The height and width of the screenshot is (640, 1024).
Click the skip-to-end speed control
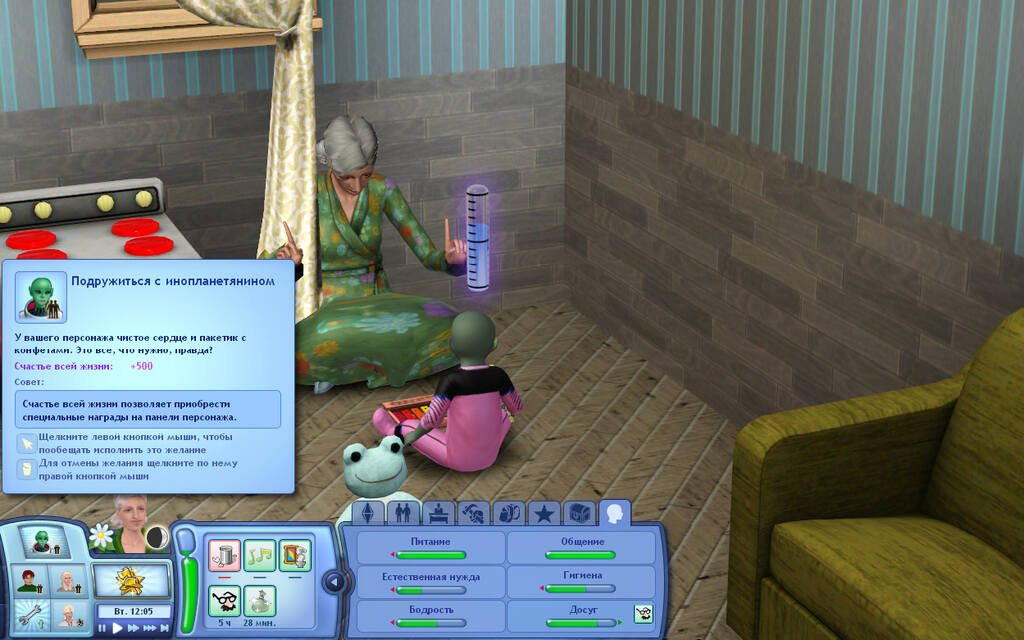coord(163,628)
